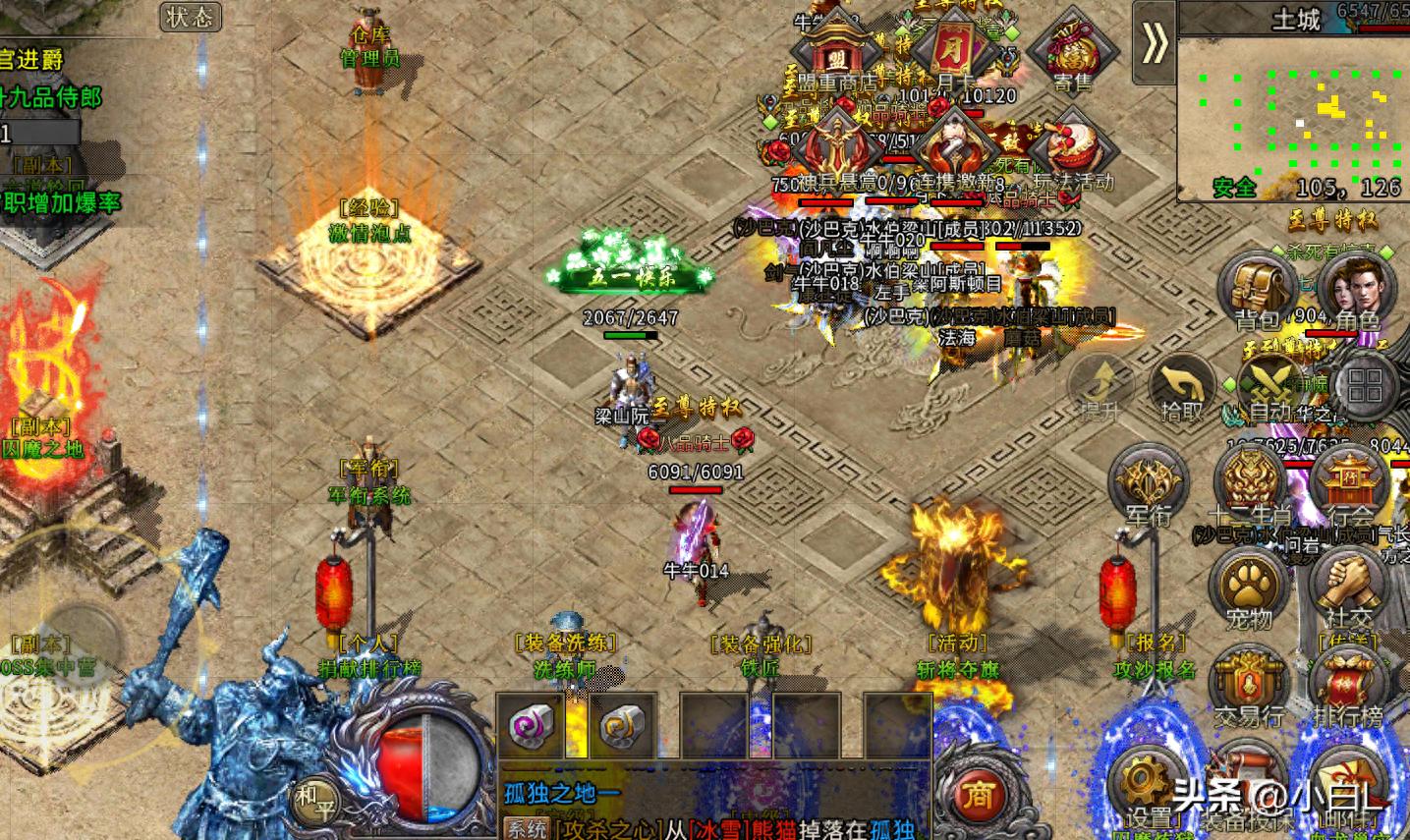
Task: Open the 十二生肖 zodiac menu
Action: (x=1250, y=484)
